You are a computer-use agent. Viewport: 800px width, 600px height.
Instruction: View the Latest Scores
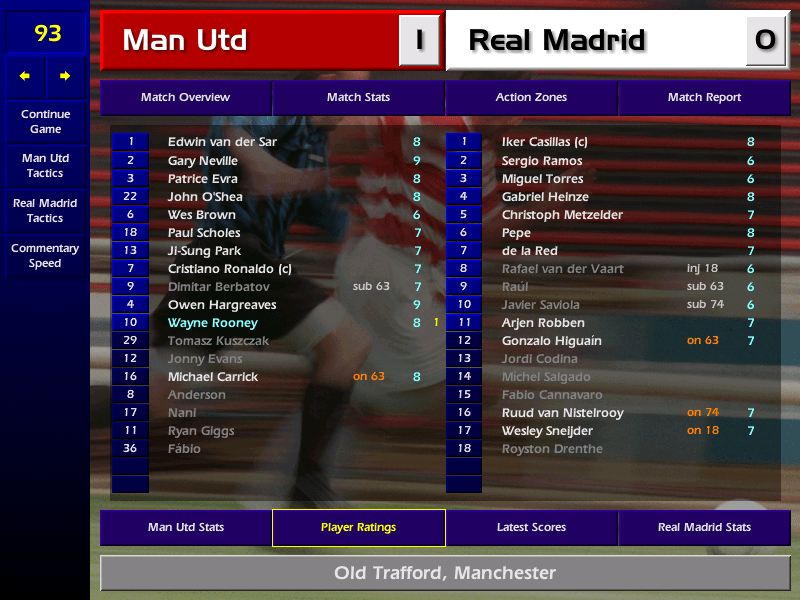531,527
